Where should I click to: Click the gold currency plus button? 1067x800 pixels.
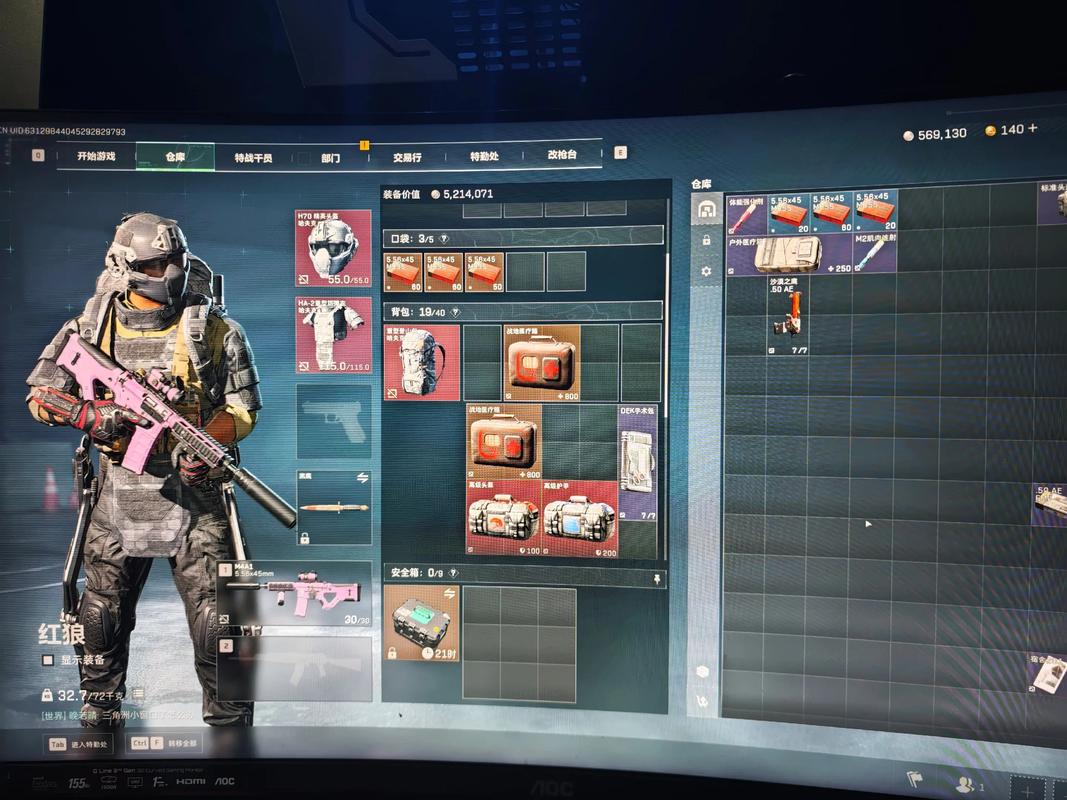[x=1032, y=129]
